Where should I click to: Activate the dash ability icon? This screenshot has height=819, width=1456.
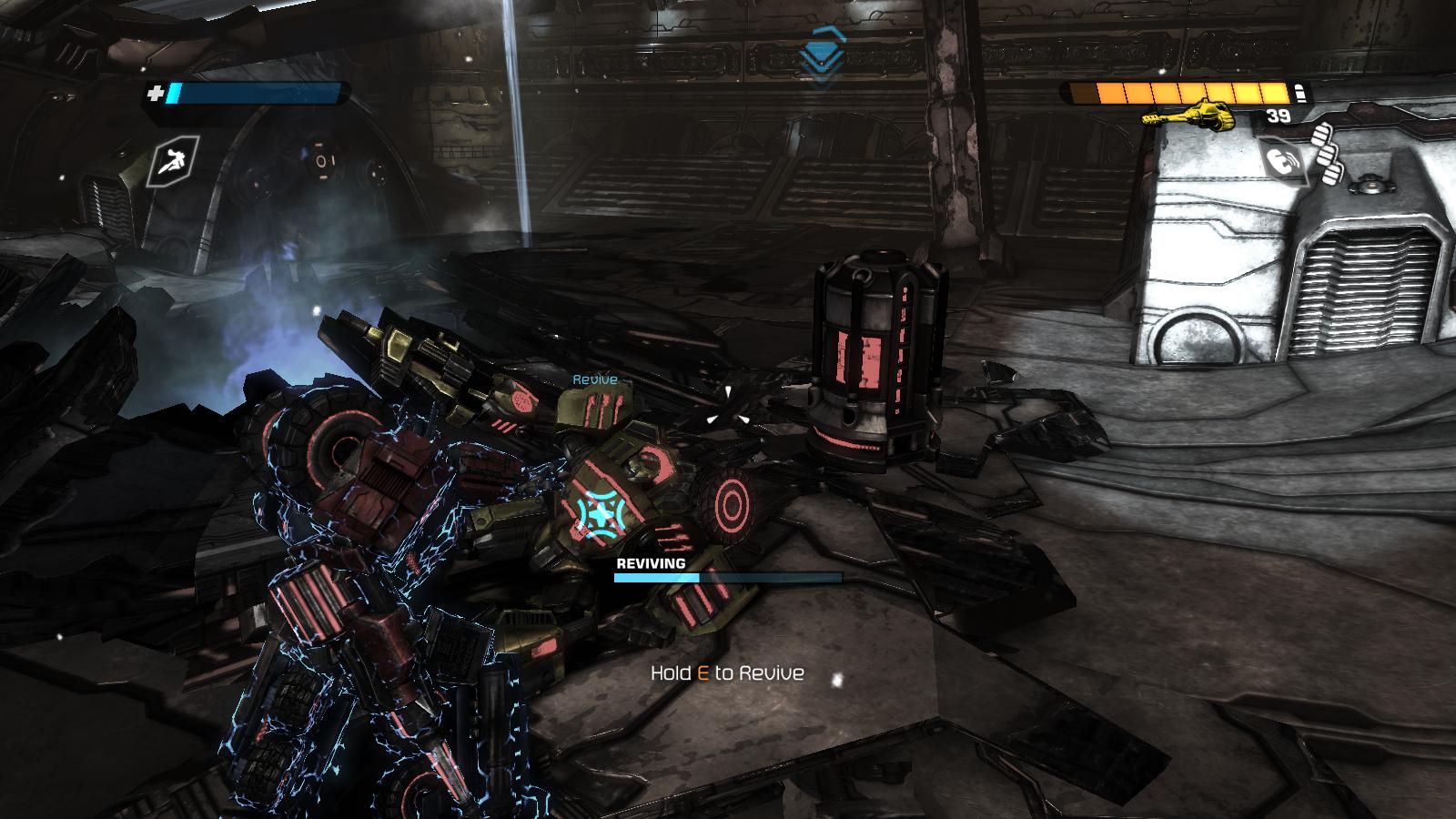pyautogui.click(x=173, y=164)
